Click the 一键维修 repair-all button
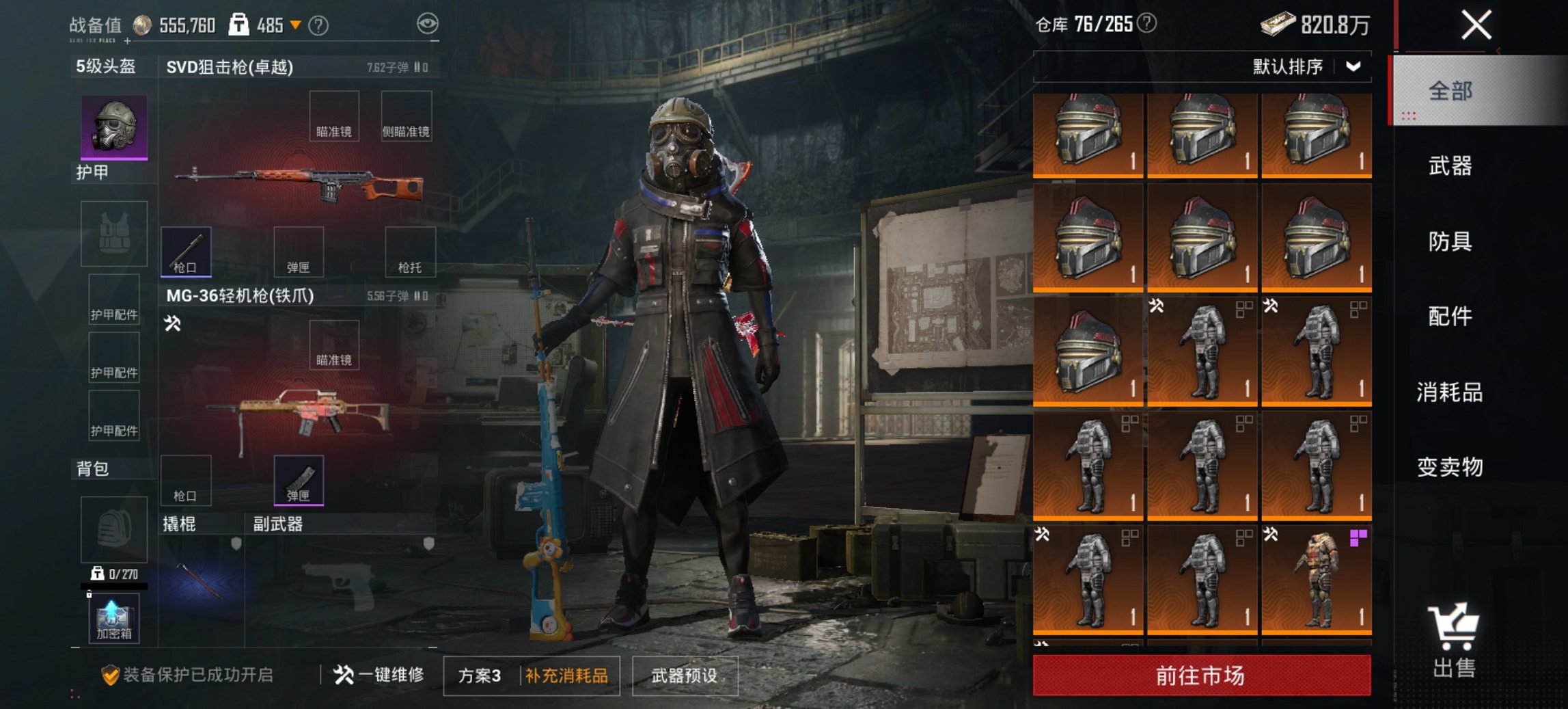Viewport: 1568px width, 709px height. pos(379,675)
